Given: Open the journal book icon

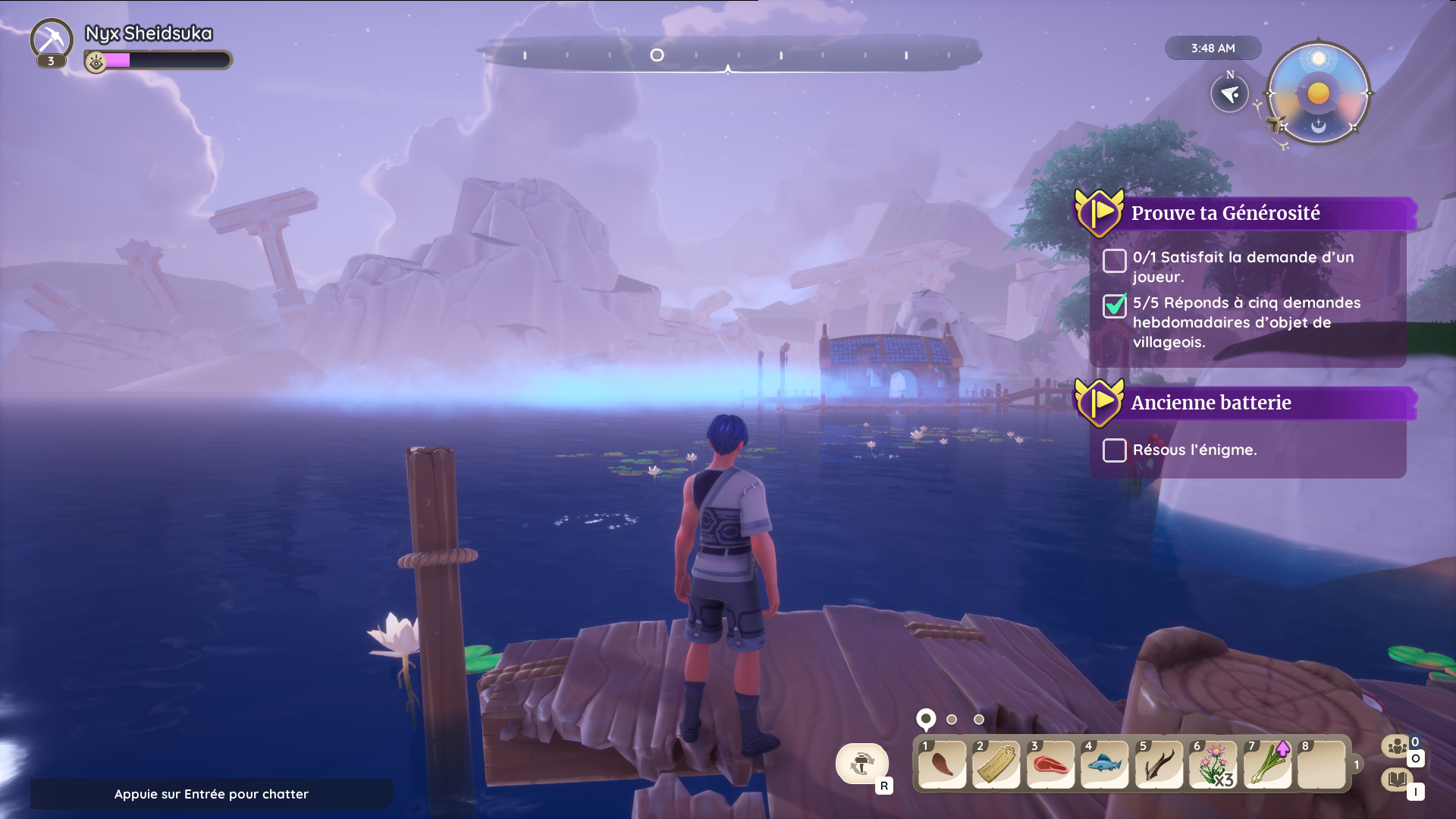Looking at the screenshot, I should (x=1397, y=780).
